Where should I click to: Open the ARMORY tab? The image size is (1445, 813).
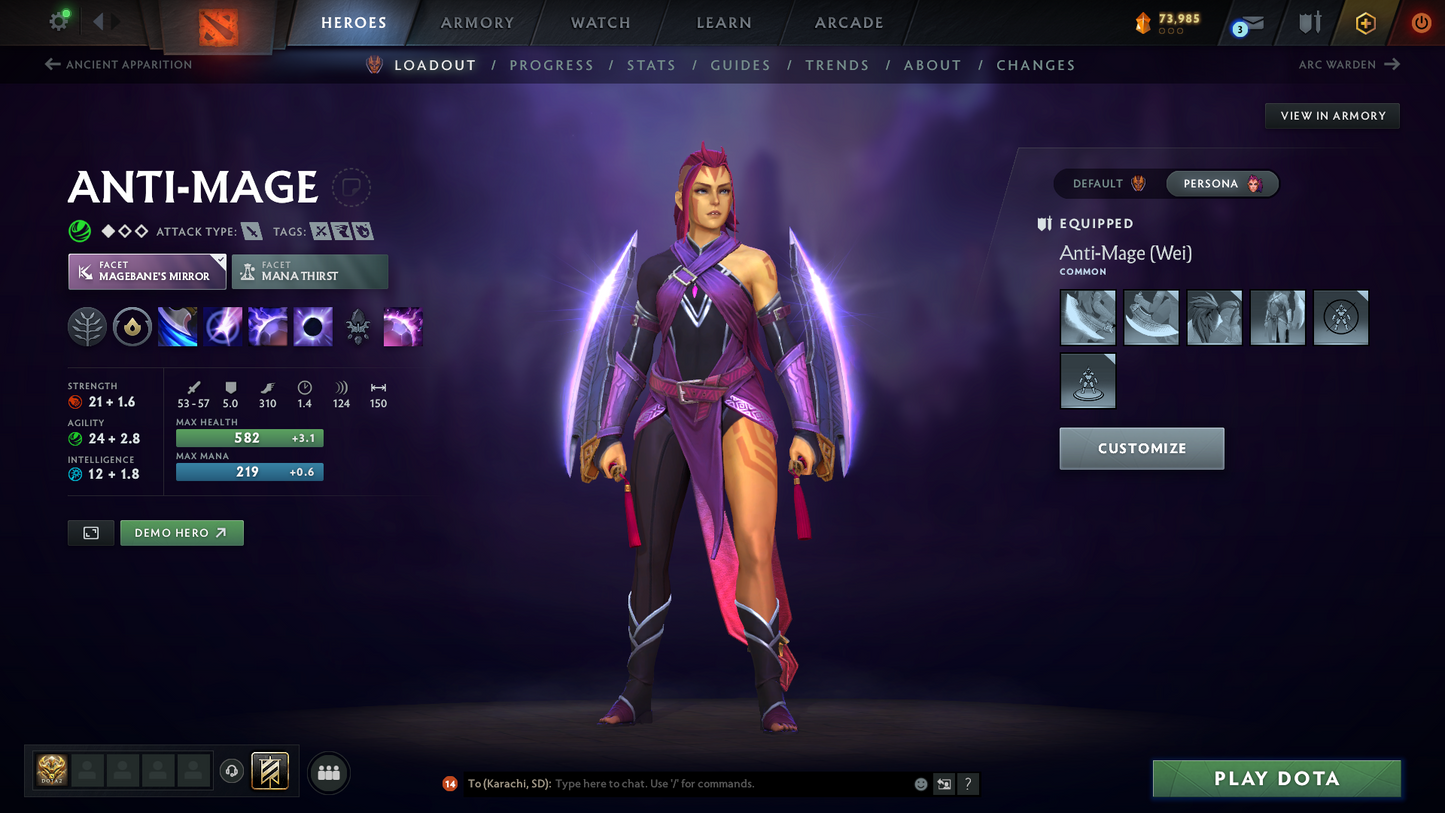(x=477, y=22)
